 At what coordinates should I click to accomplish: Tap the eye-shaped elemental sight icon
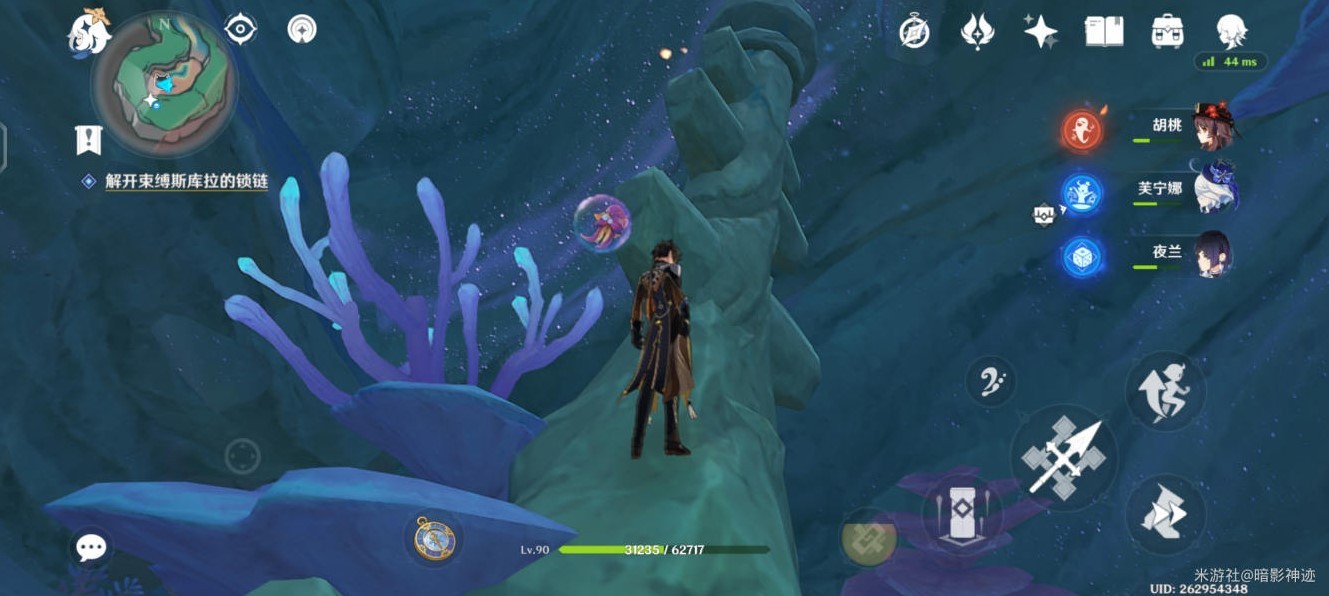[241, 29]
